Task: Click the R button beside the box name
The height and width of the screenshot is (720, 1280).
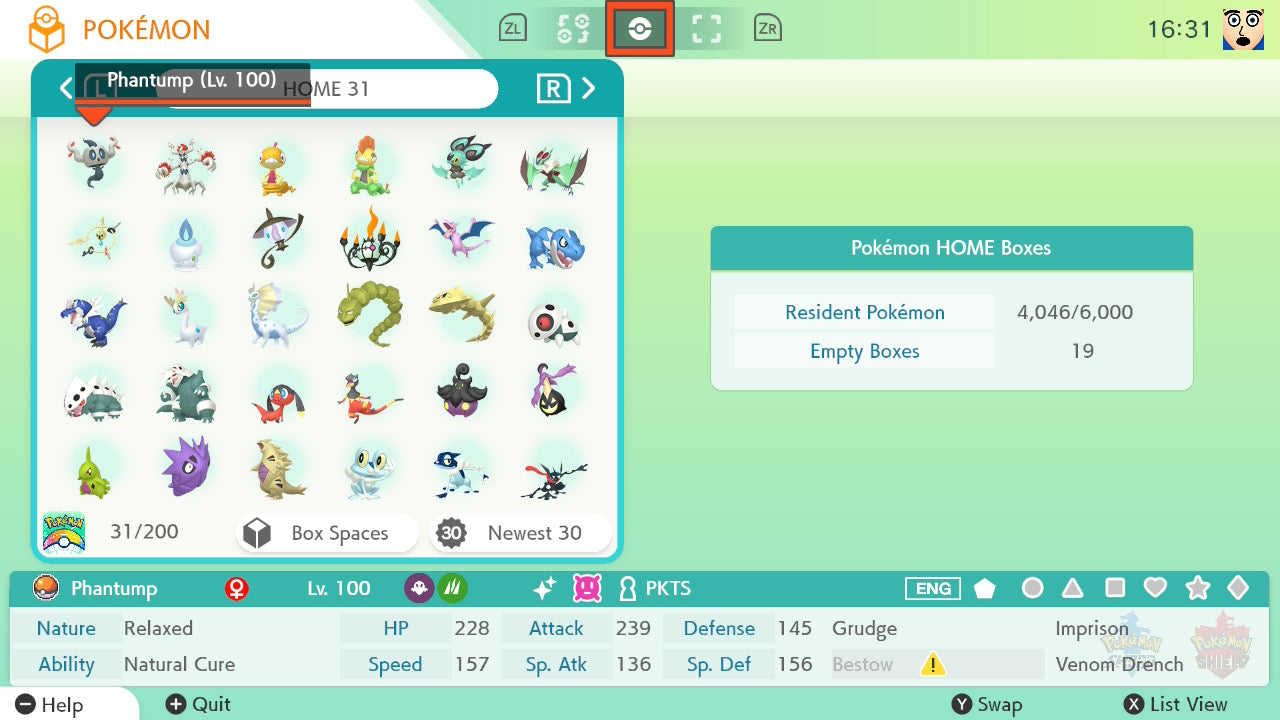Action: (553, 88)
